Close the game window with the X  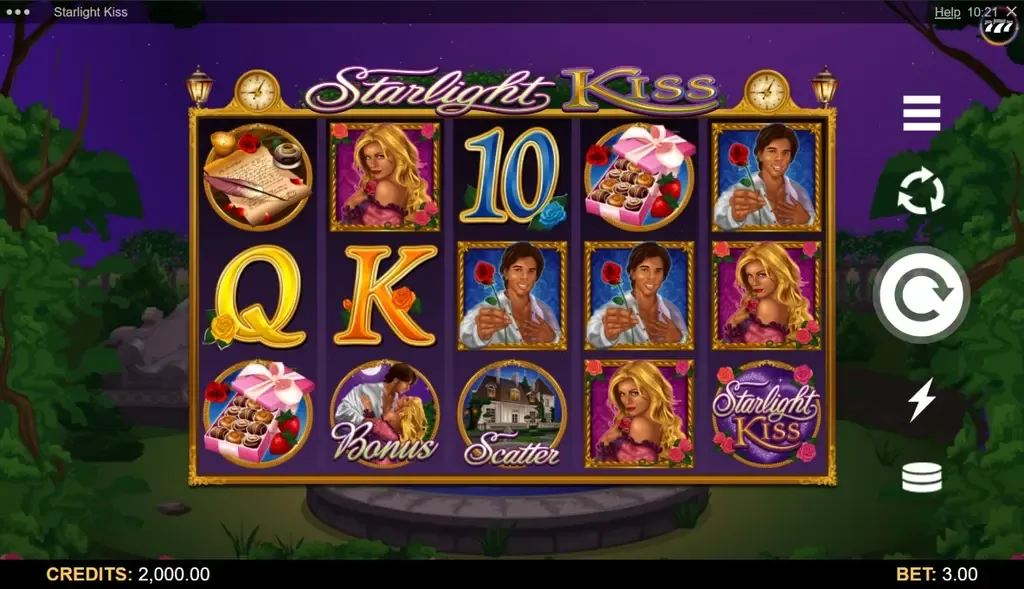[x=1011, y=12]
